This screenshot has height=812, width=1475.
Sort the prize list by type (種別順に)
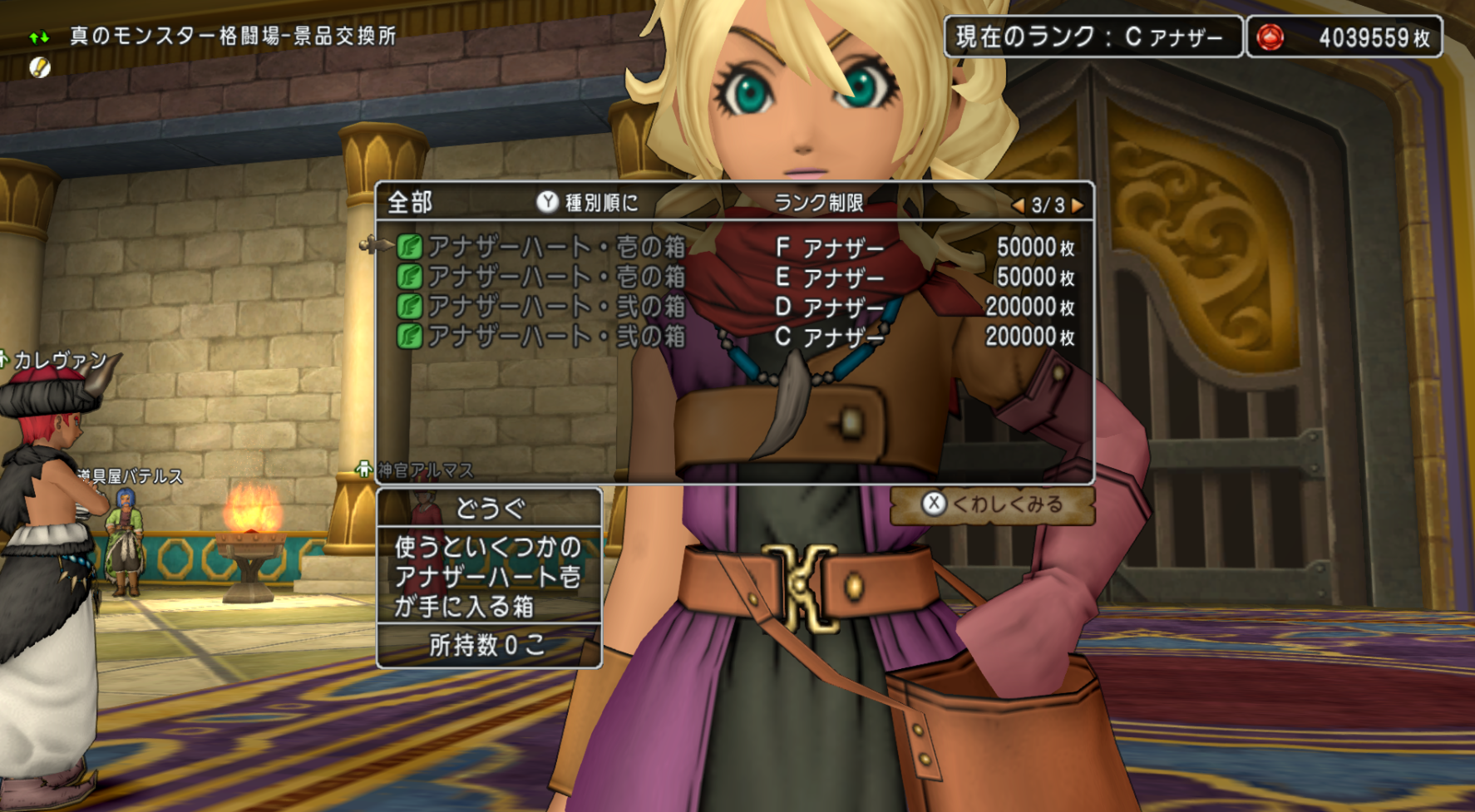588,203
